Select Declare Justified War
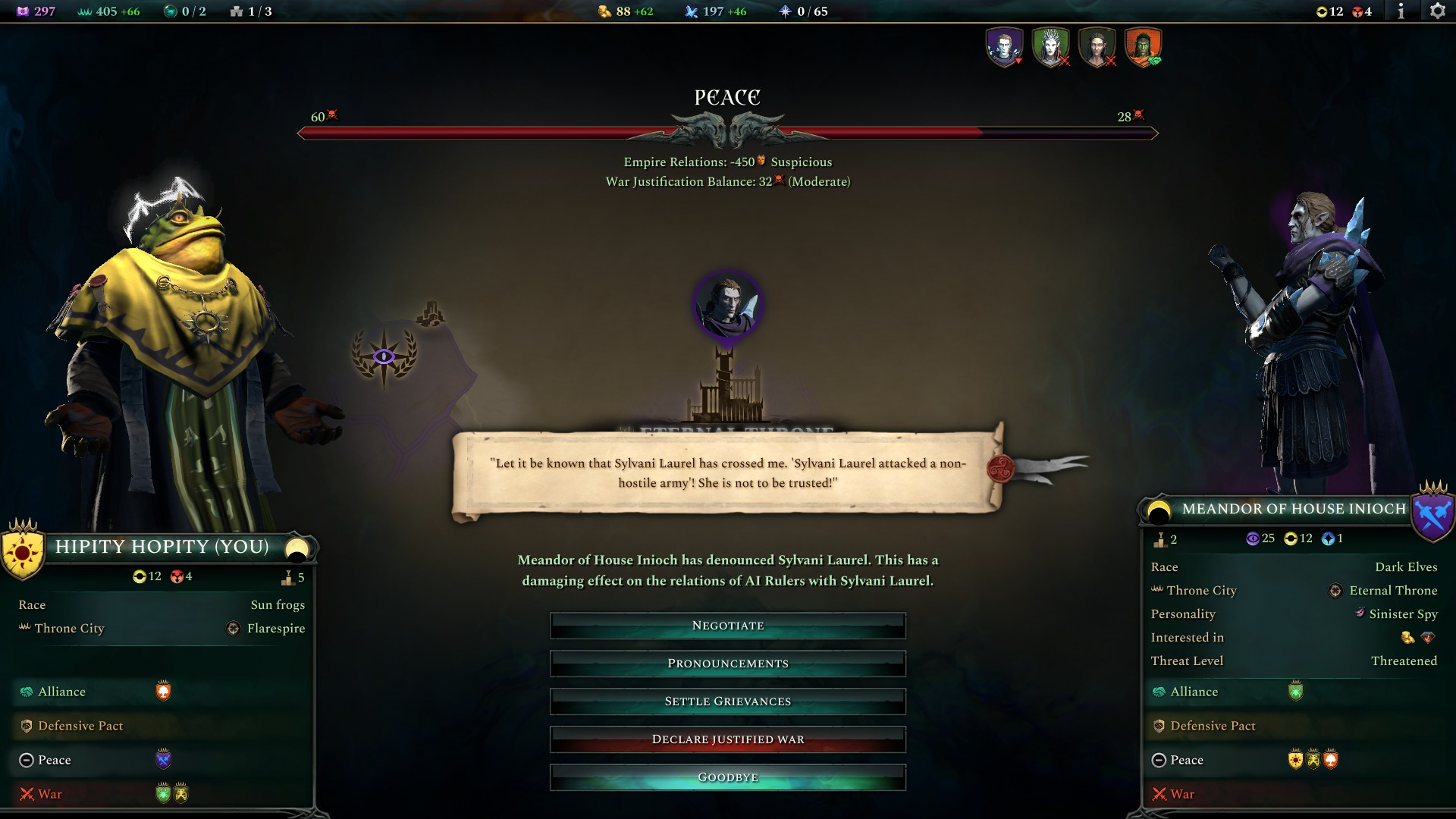This screenshot has width=1456, height=819. click(x=727, y=739)
